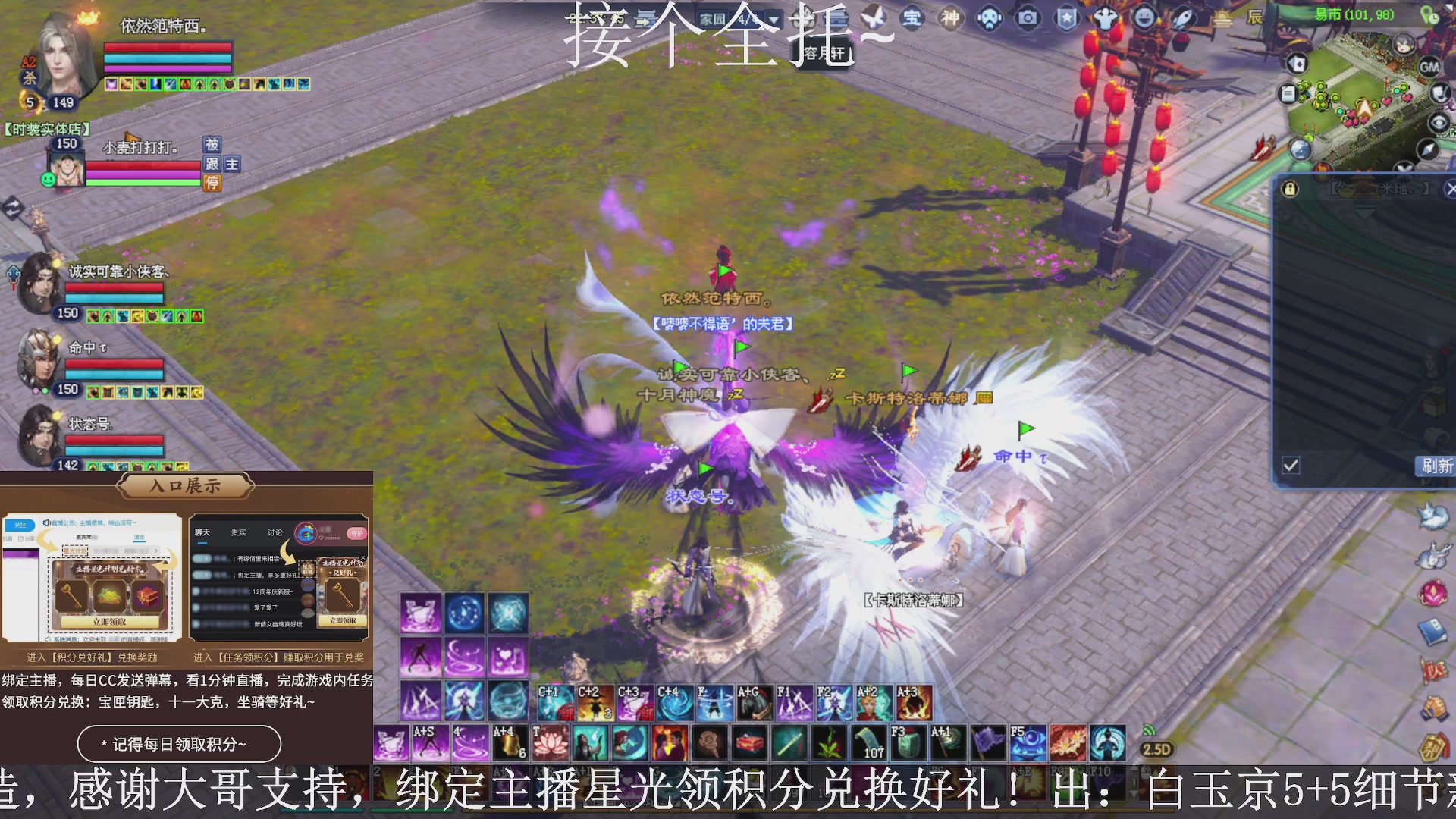Collapse the 入口展示 promo panel header
1456x819 pixels.
[184, 487]
